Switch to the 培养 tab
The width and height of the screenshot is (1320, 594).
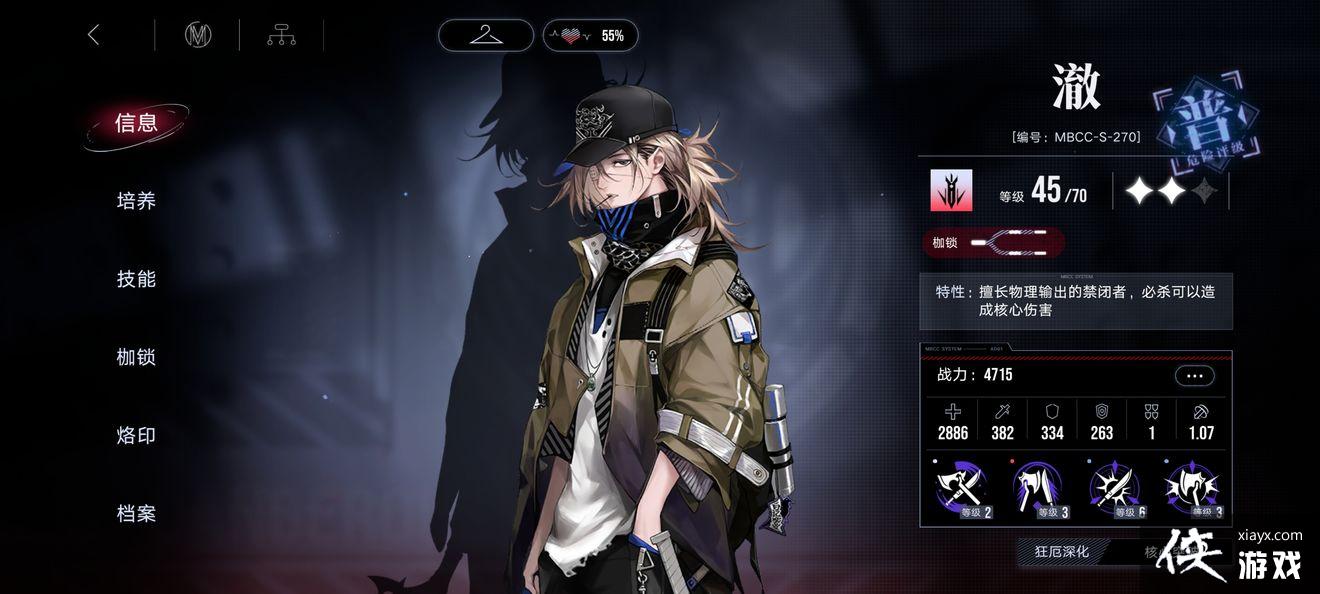pyautogui.click(x=136, y=201)
